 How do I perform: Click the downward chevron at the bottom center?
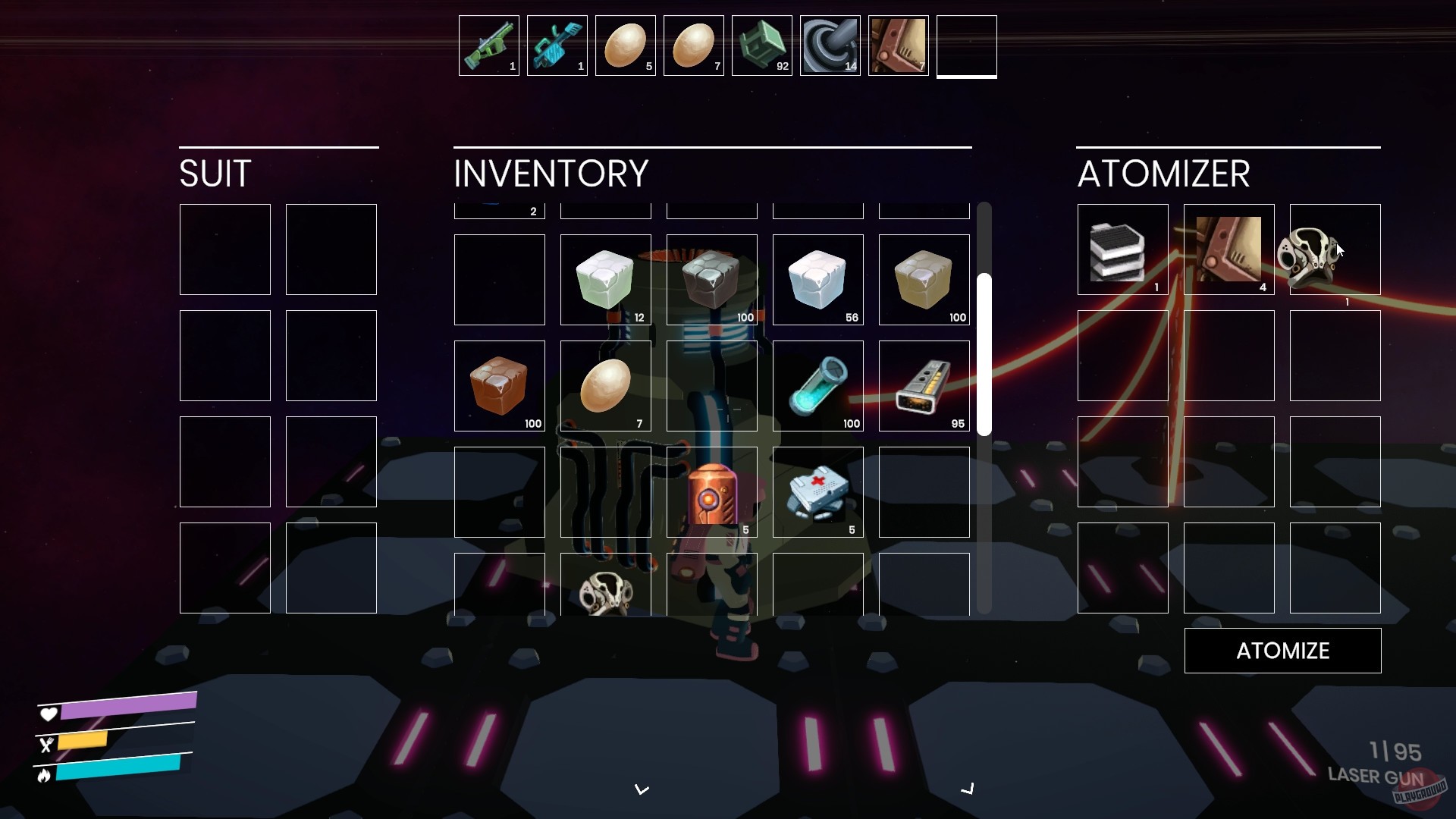tap(642, 789)
